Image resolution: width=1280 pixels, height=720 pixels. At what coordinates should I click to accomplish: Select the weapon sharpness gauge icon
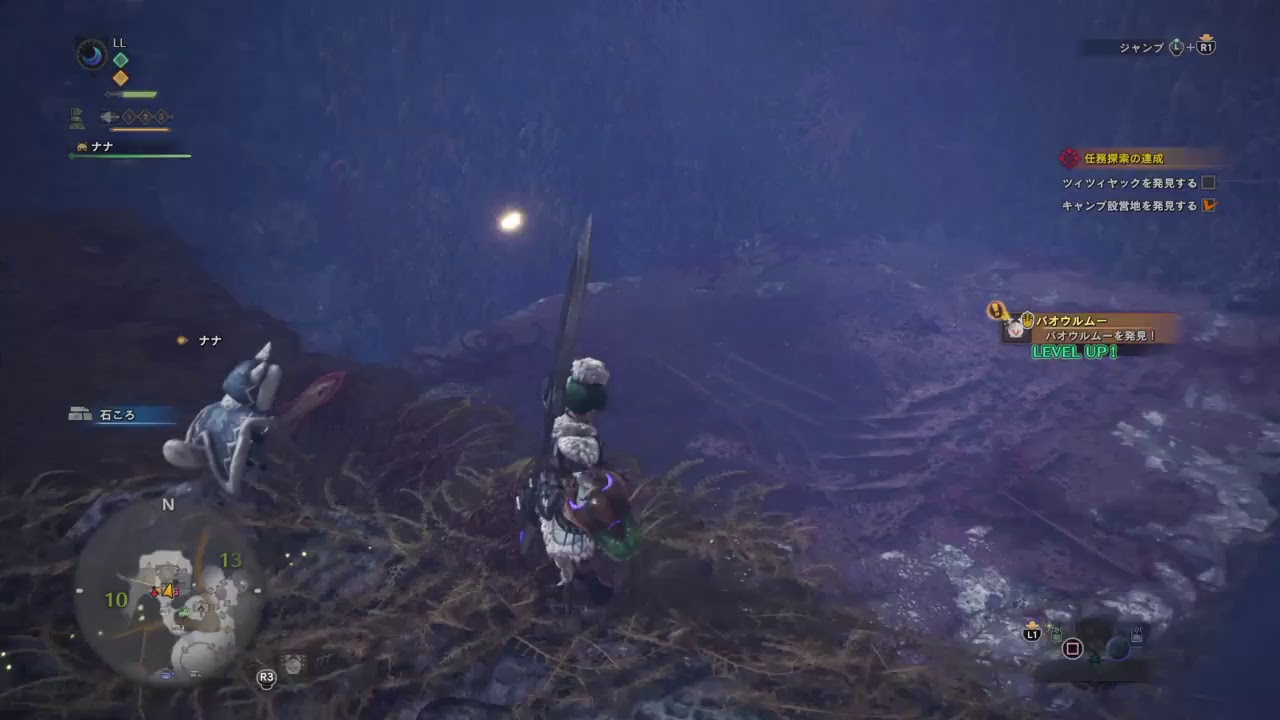pos(132,94)
